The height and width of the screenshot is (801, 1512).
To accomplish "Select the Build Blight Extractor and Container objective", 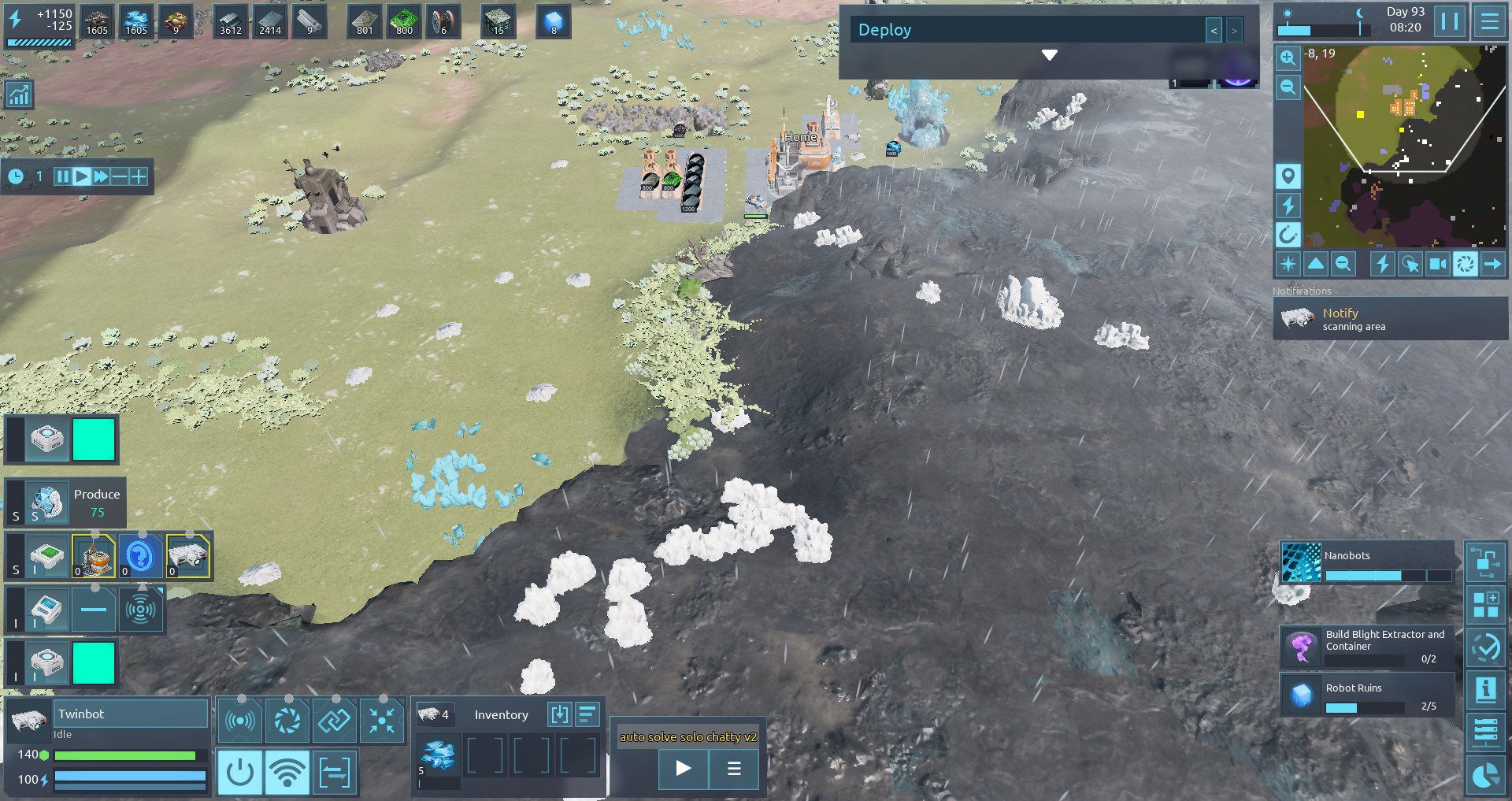I will click(1368, 647).
